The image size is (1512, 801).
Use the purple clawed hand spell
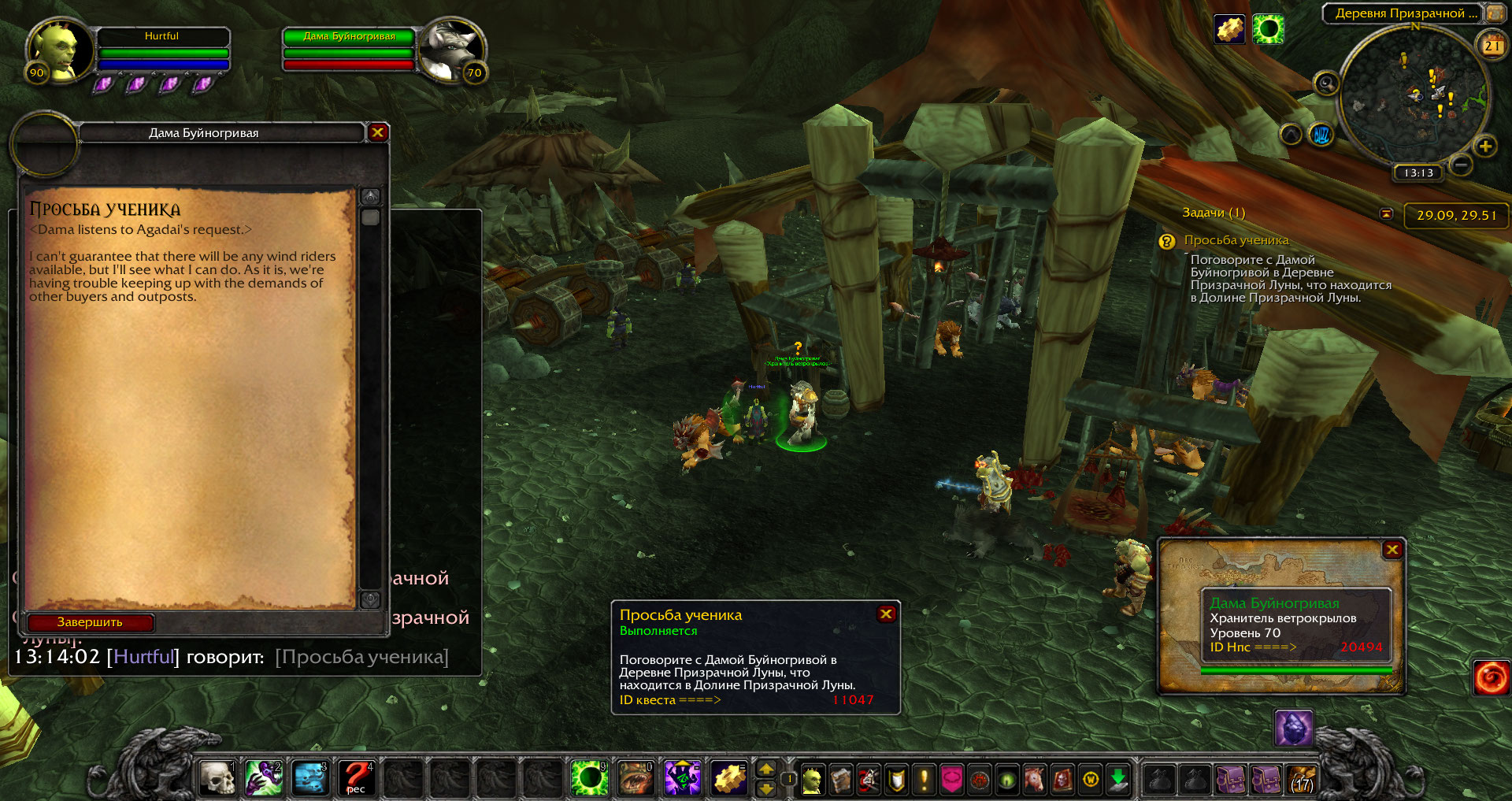coord(264,777)
